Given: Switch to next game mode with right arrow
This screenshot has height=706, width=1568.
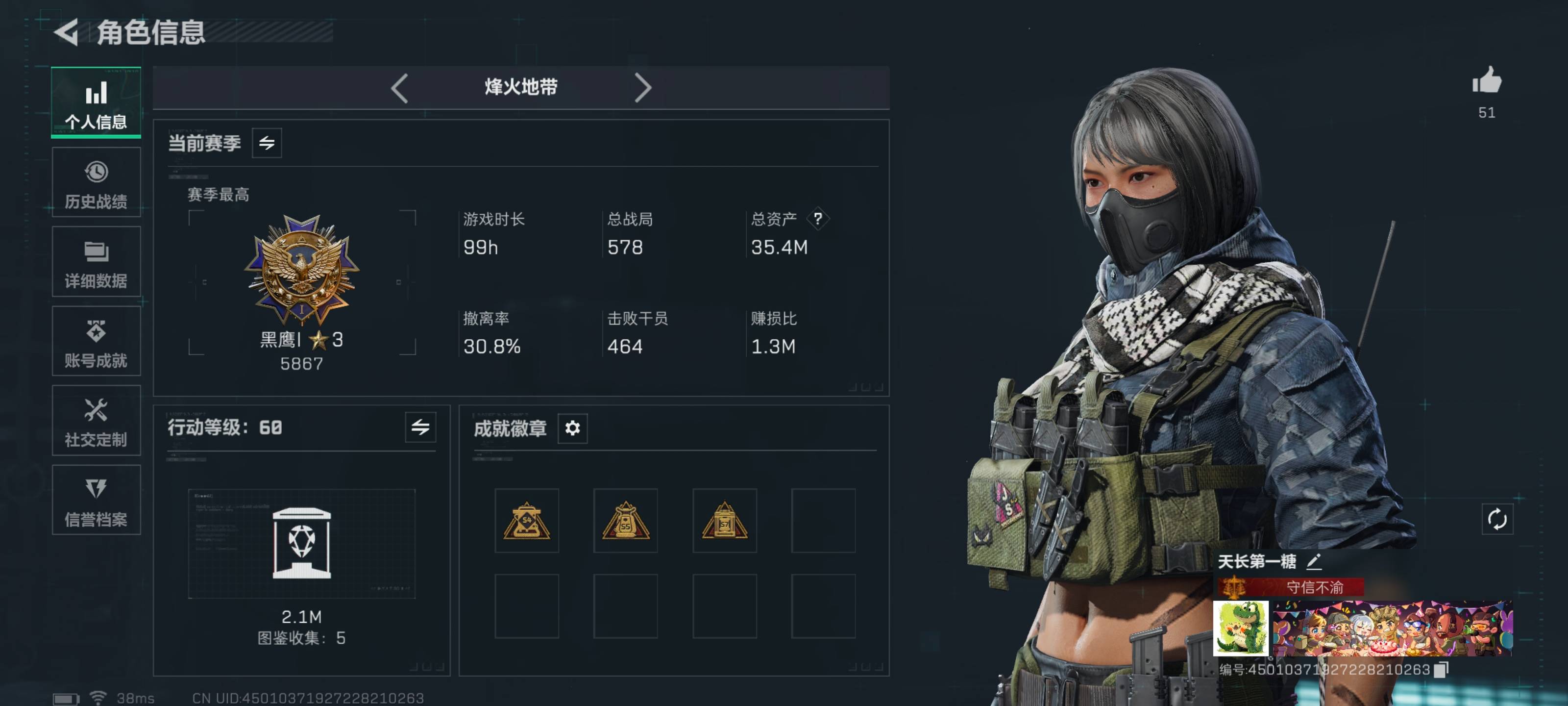Looking at the screenshot, I should [x=643, y=88].
